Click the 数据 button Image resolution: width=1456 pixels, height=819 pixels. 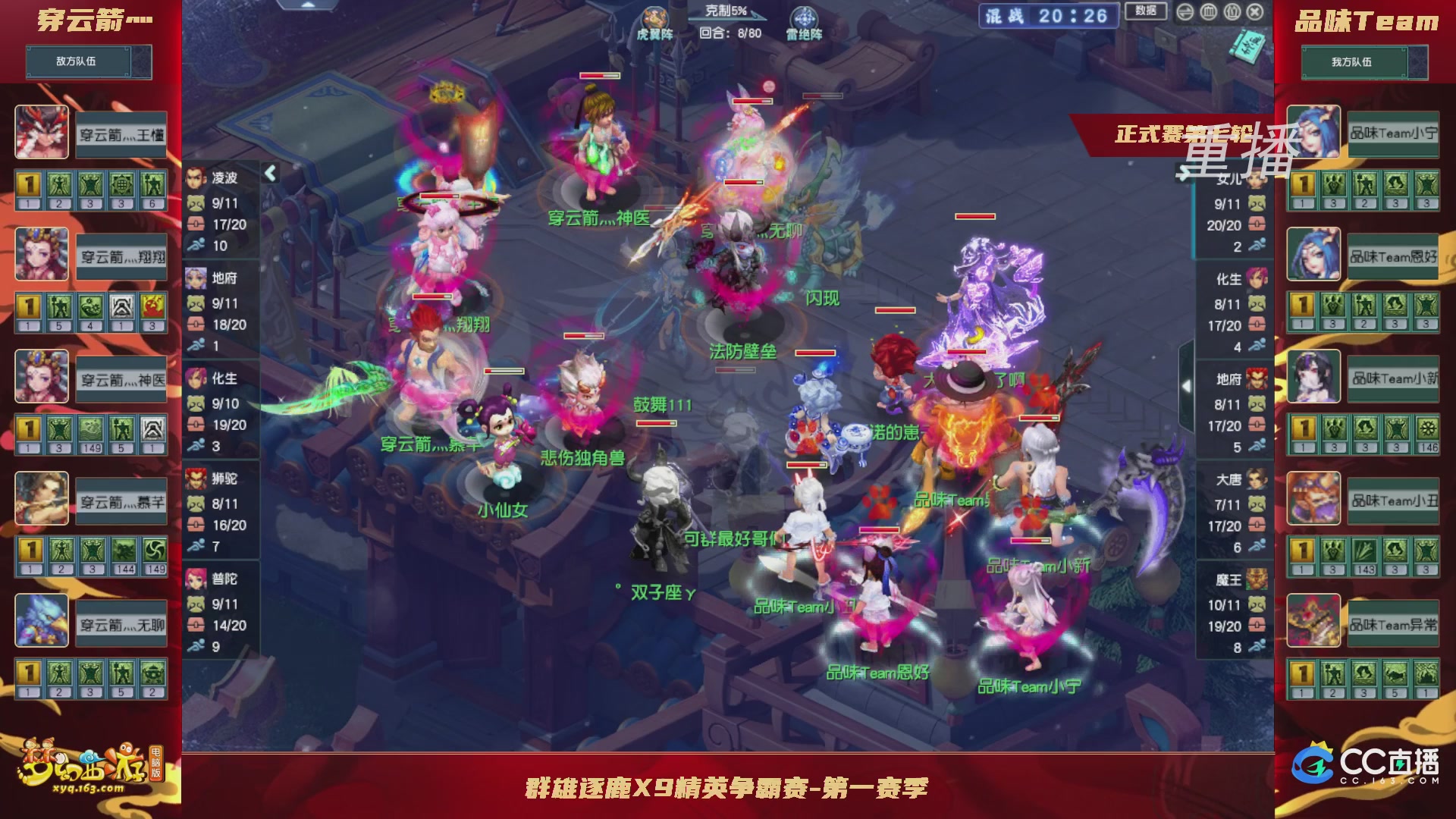(x=1145, y=11)
